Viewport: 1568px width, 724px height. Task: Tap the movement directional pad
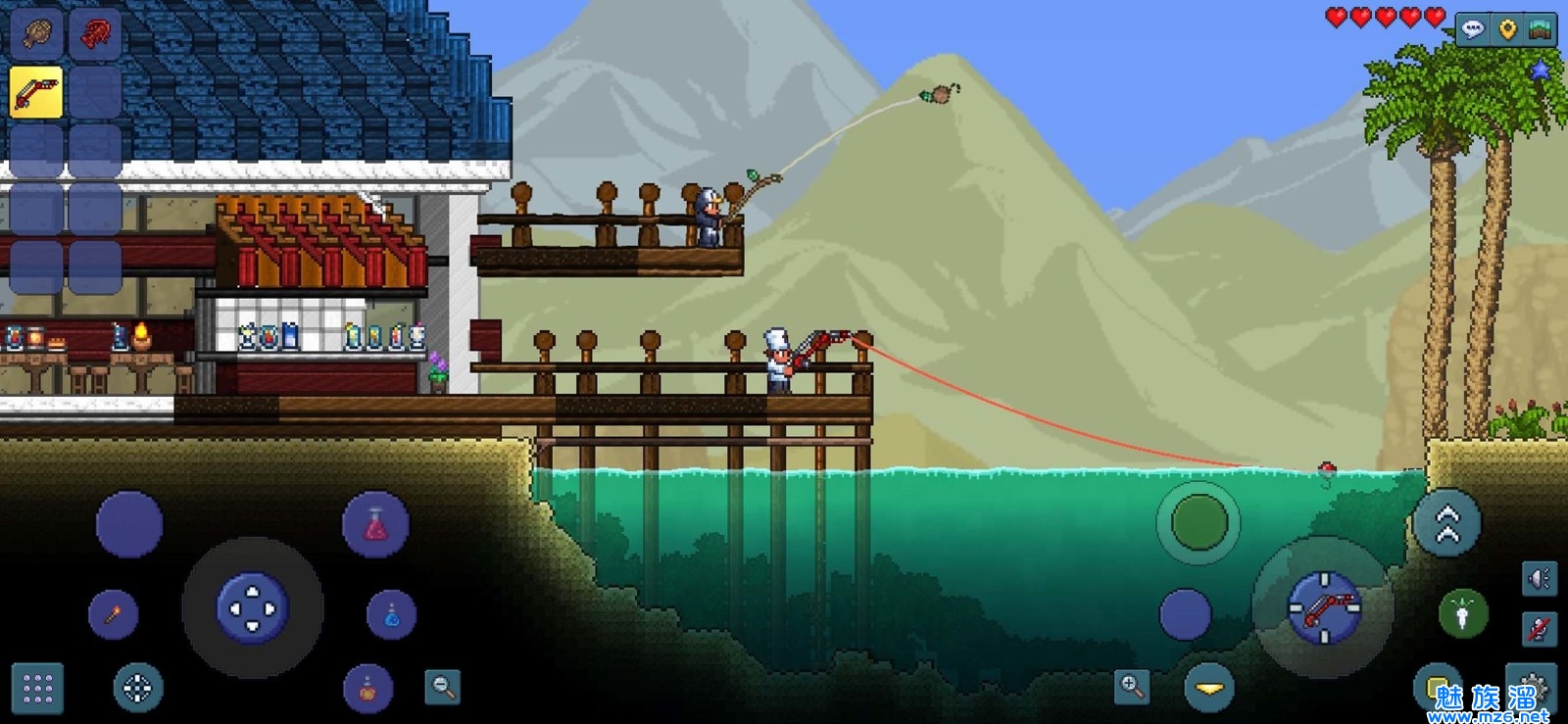(x=252, y=608)
